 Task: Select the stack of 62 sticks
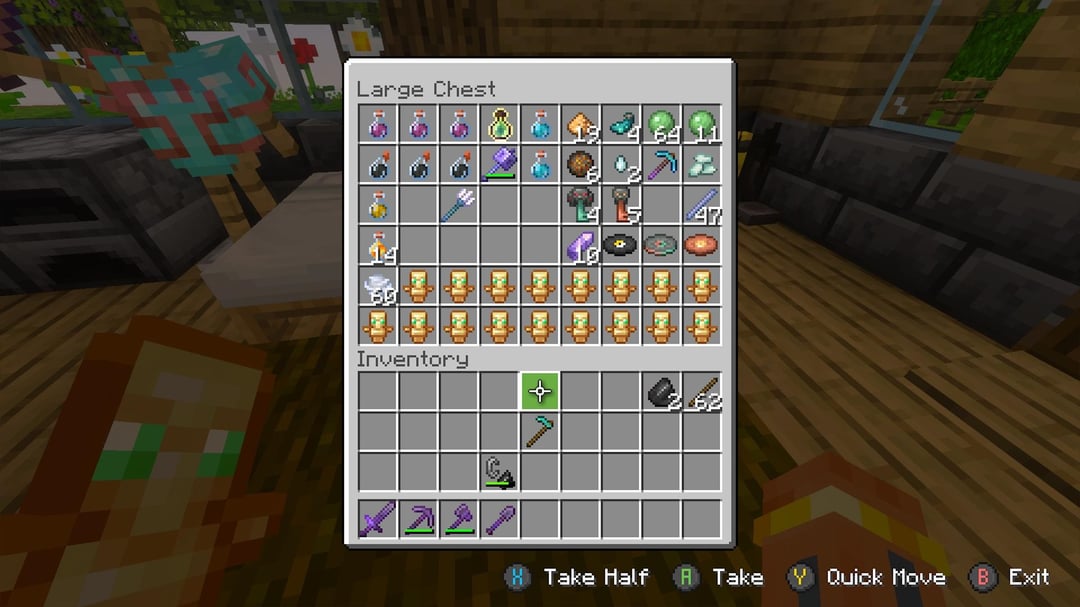pos(701,391)
